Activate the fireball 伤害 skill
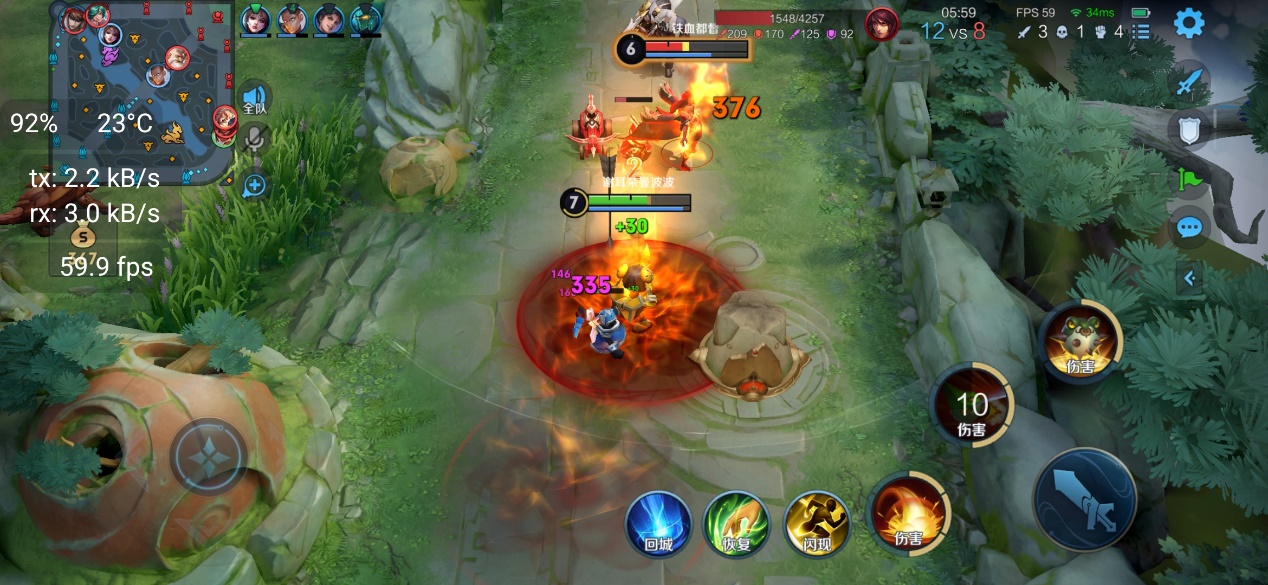This screenshot has width=1268, height=585. click(x=908, y=514)
